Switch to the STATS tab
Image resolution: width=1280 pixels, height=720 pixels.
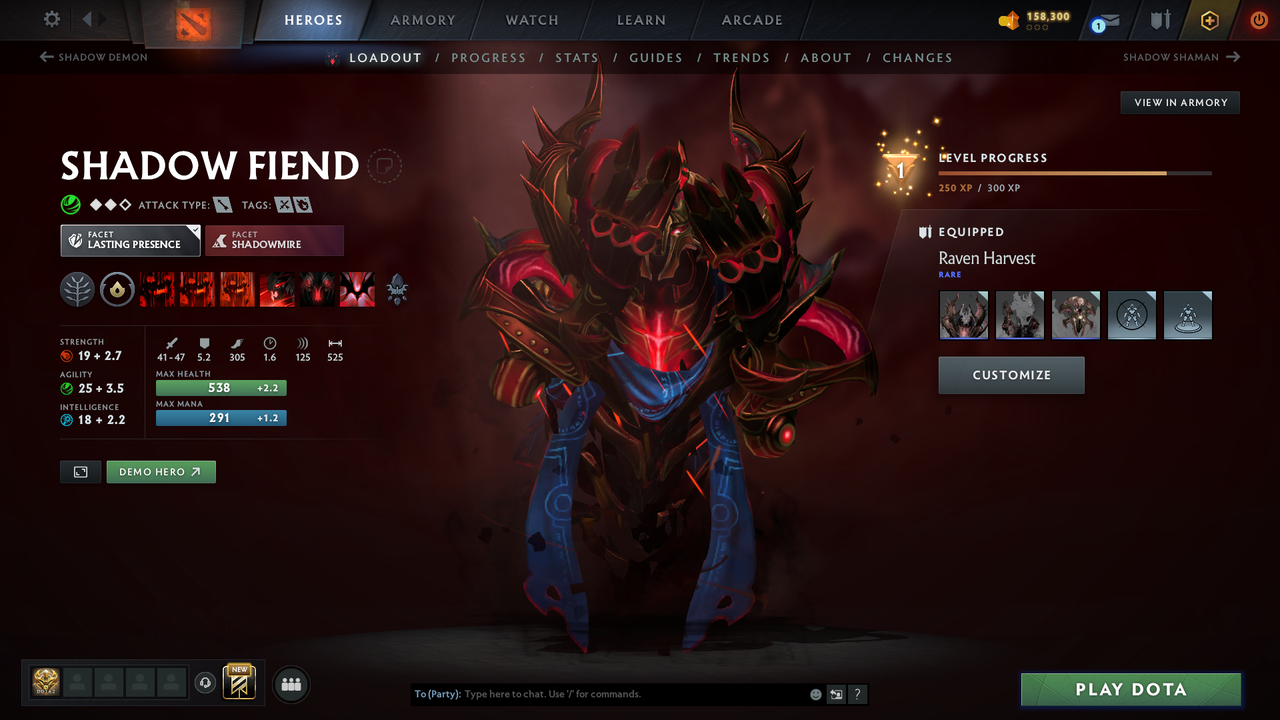[x=577, y=57]
